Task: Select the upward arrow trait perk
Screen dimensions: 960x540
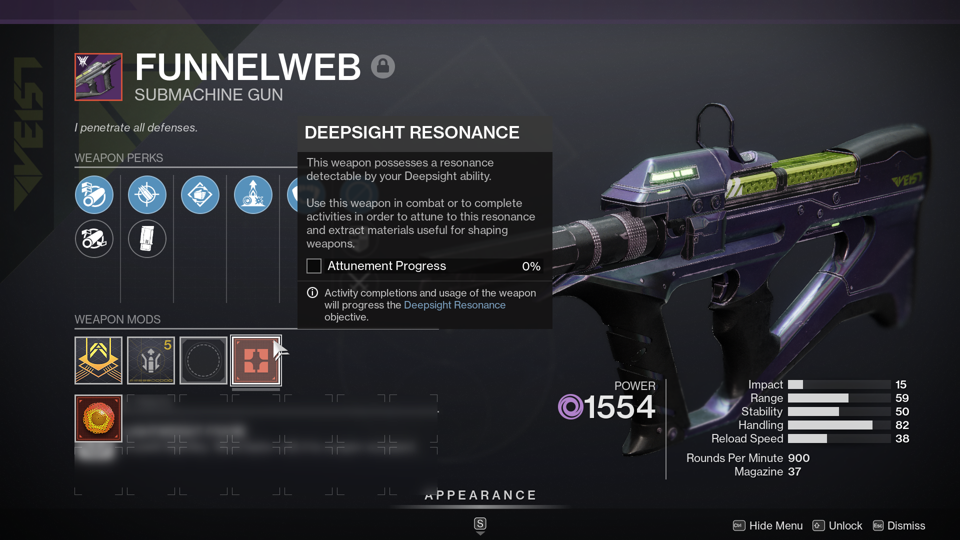Action: point(253,194)
